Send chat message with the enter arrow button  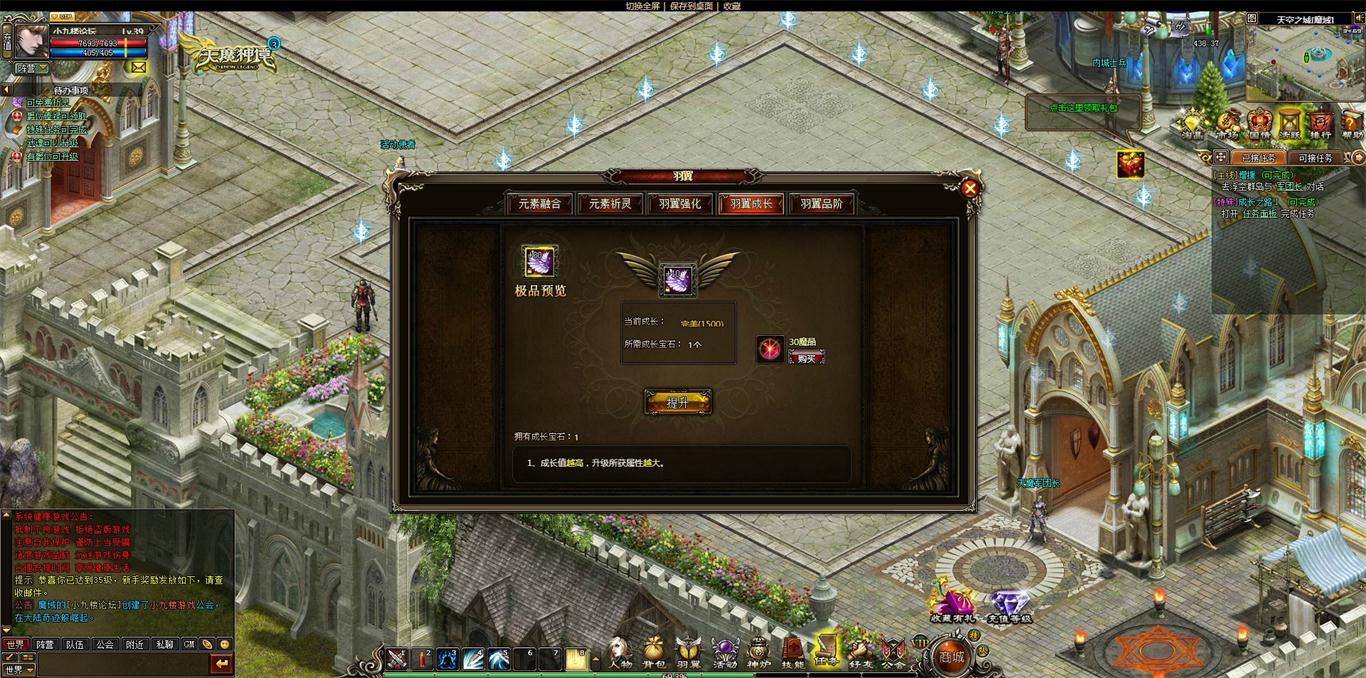pos(221,663)
